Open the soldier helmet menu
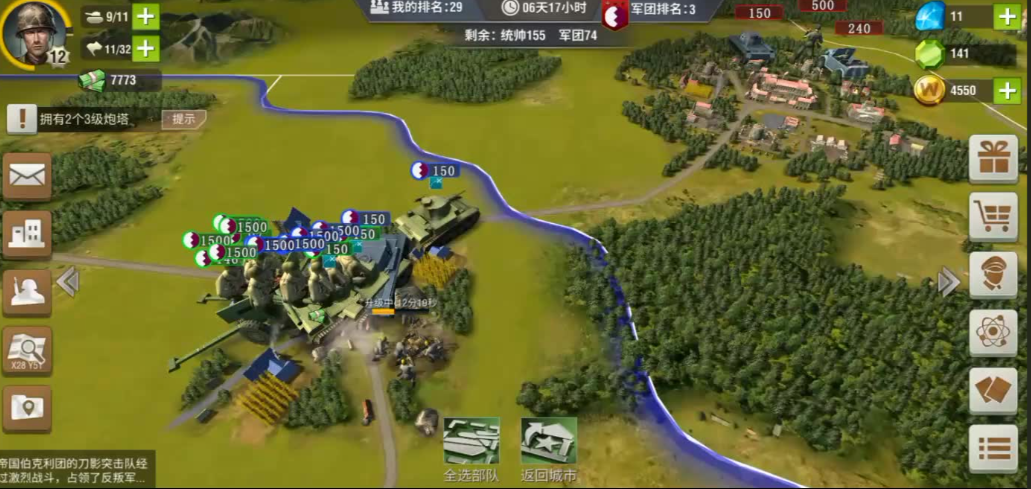The width and height of the screenshot is (1031, 489). point(27,291)
